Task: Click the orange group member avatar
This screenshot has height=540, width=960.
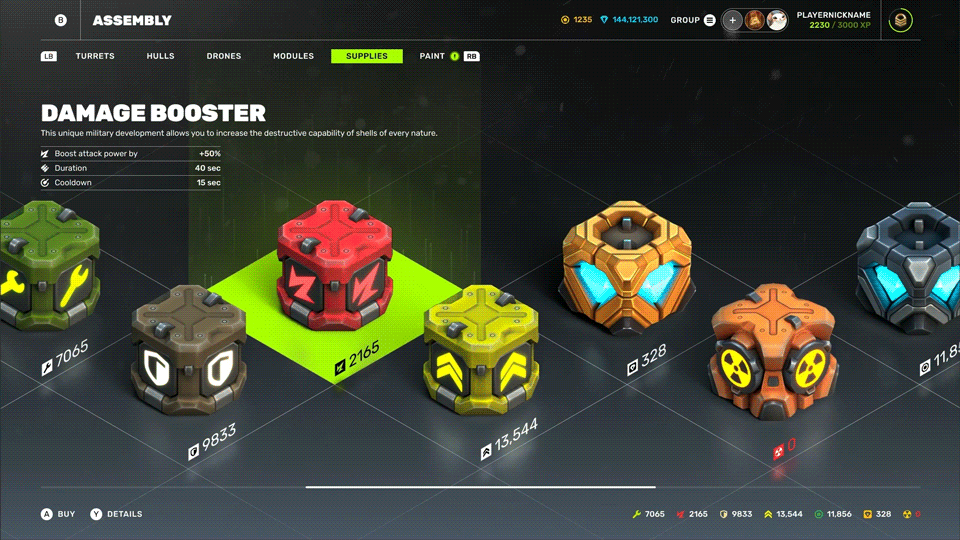Action: (755, 20)
